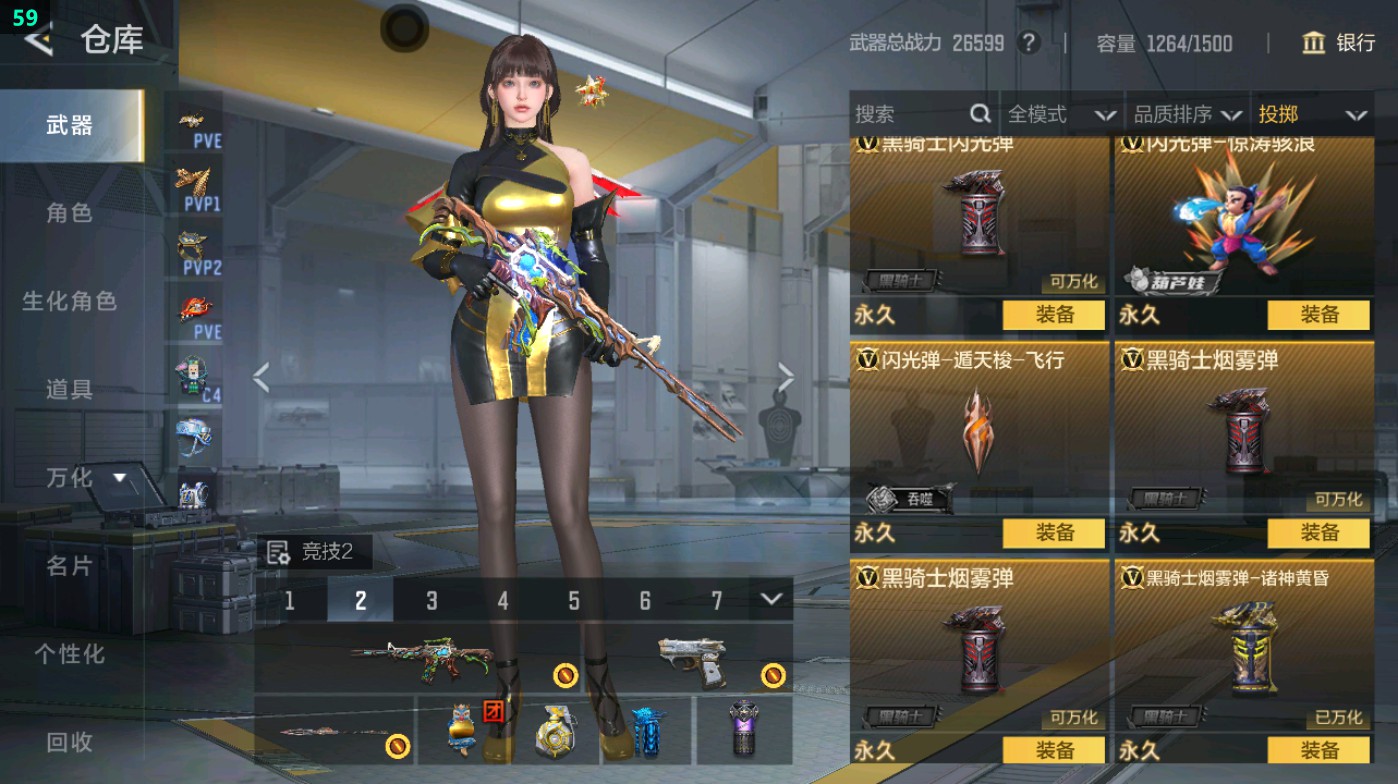Screen dimensions: 1398x784
Task: Switch to the 个性化 tab
Action: [x=72, y=653]
